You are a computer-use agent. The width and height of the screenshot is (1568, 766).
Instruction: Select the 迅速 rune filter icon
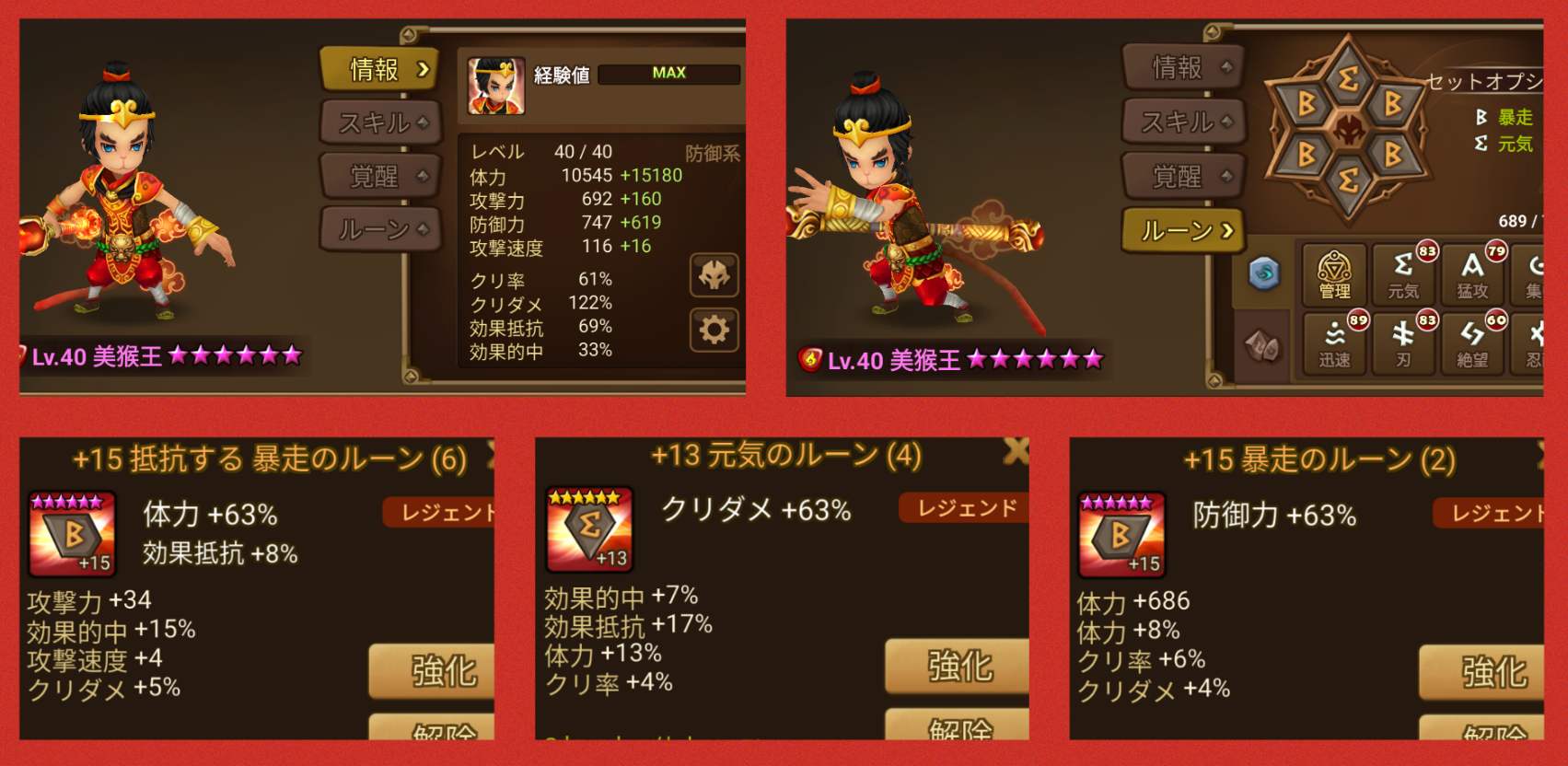coord(1333,342)
